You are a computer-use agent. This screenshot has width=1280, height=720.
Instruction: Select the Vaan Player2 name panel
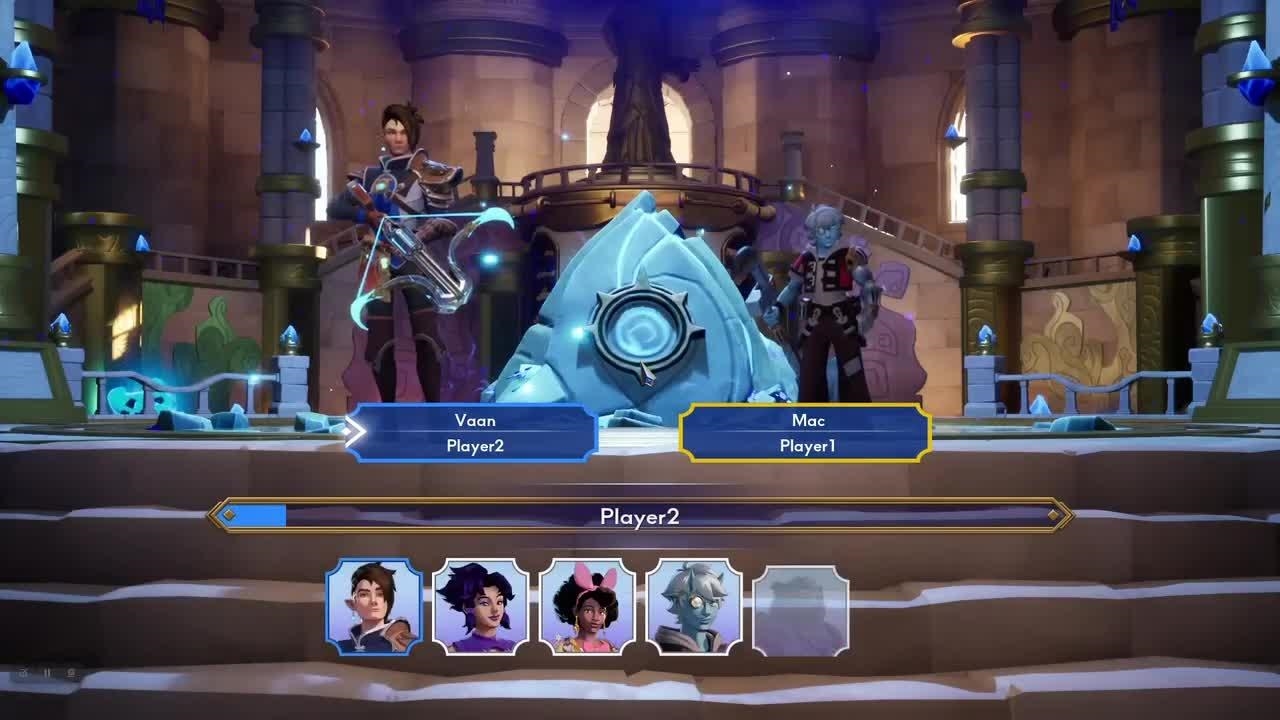point(474,433)
